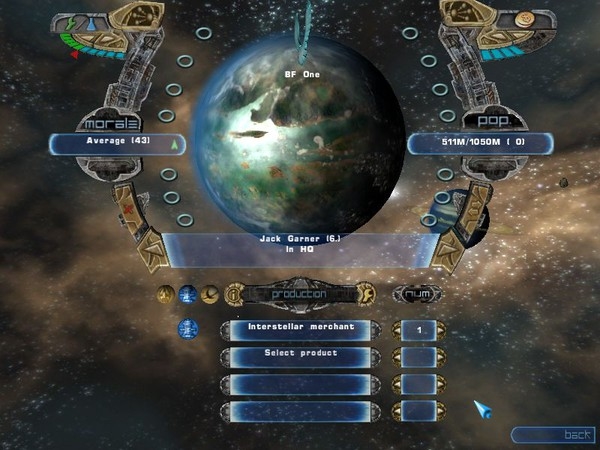Open the Interstellar merchant production entry
600x450 pixels.
tap(300, 329)
